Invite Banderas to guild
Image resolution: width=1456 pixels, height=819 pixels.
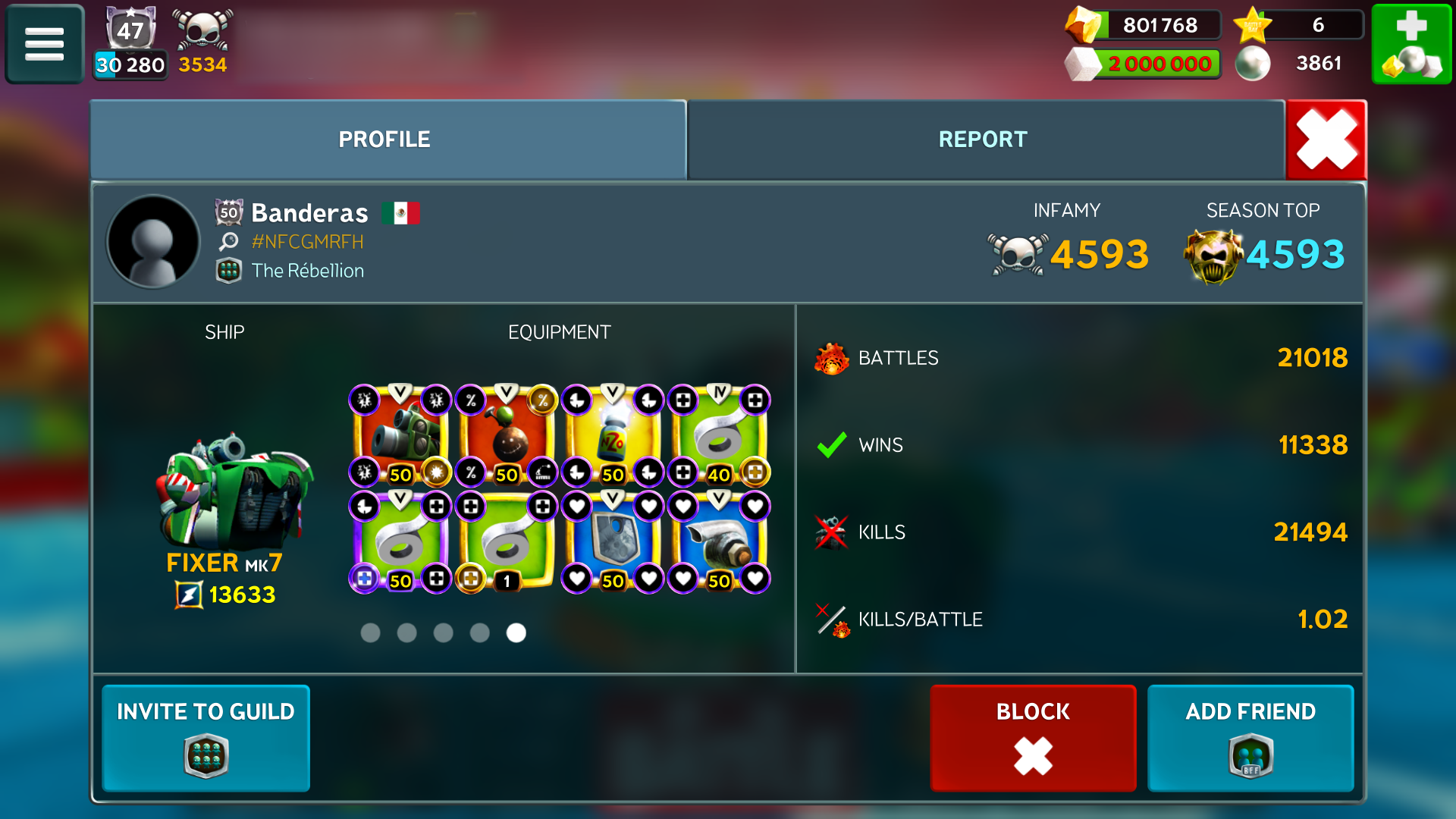[206, 737]
